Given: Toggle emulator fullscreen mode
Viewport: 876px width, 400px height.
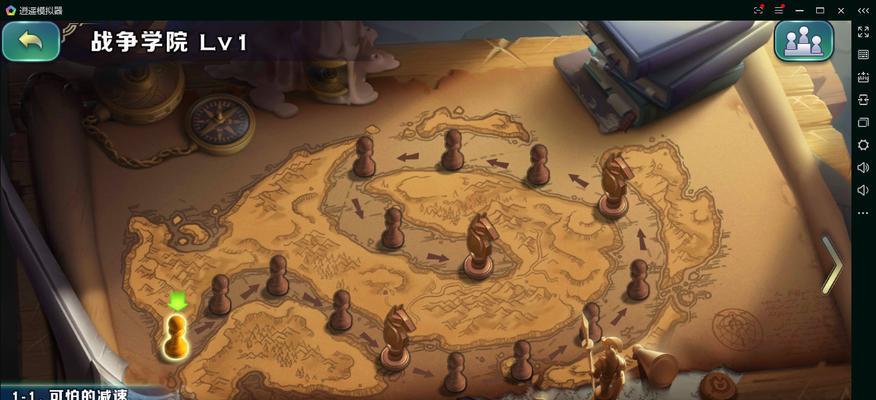Looking at the screenshot, I should (863, 32).
